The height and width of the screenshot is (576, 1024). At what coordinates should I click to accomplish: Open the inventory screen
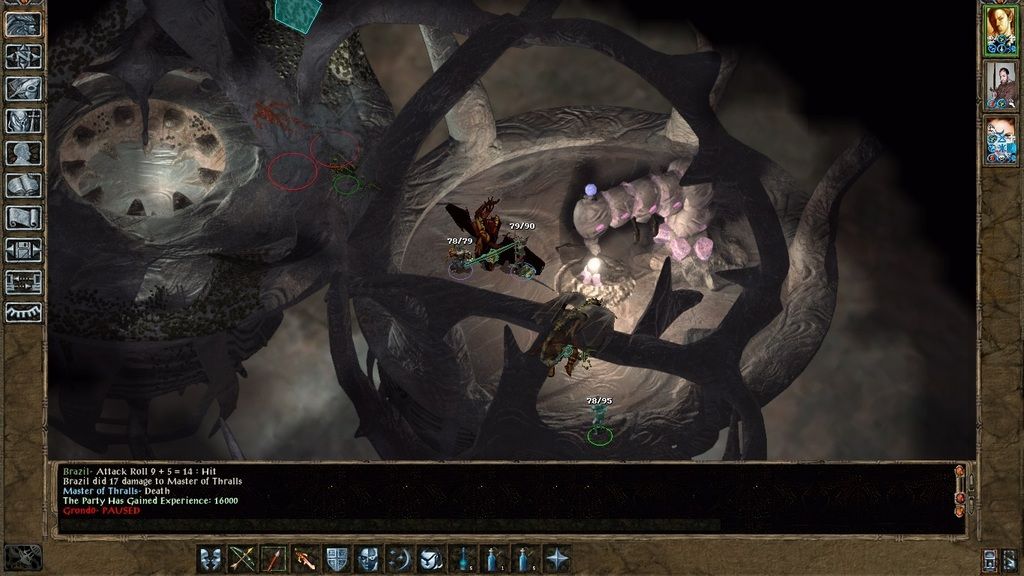[x=23, y=121]
